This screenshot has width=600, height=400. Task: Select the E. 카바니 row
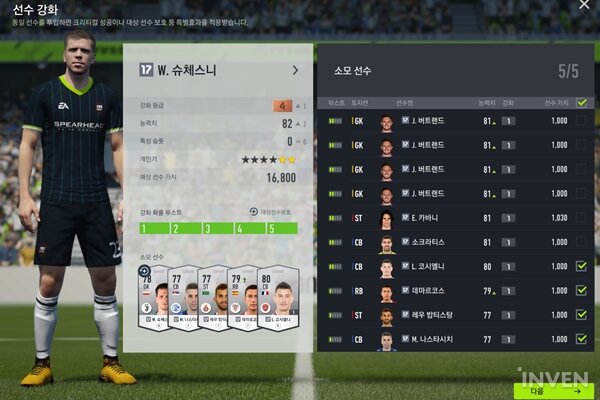[450, 218]
